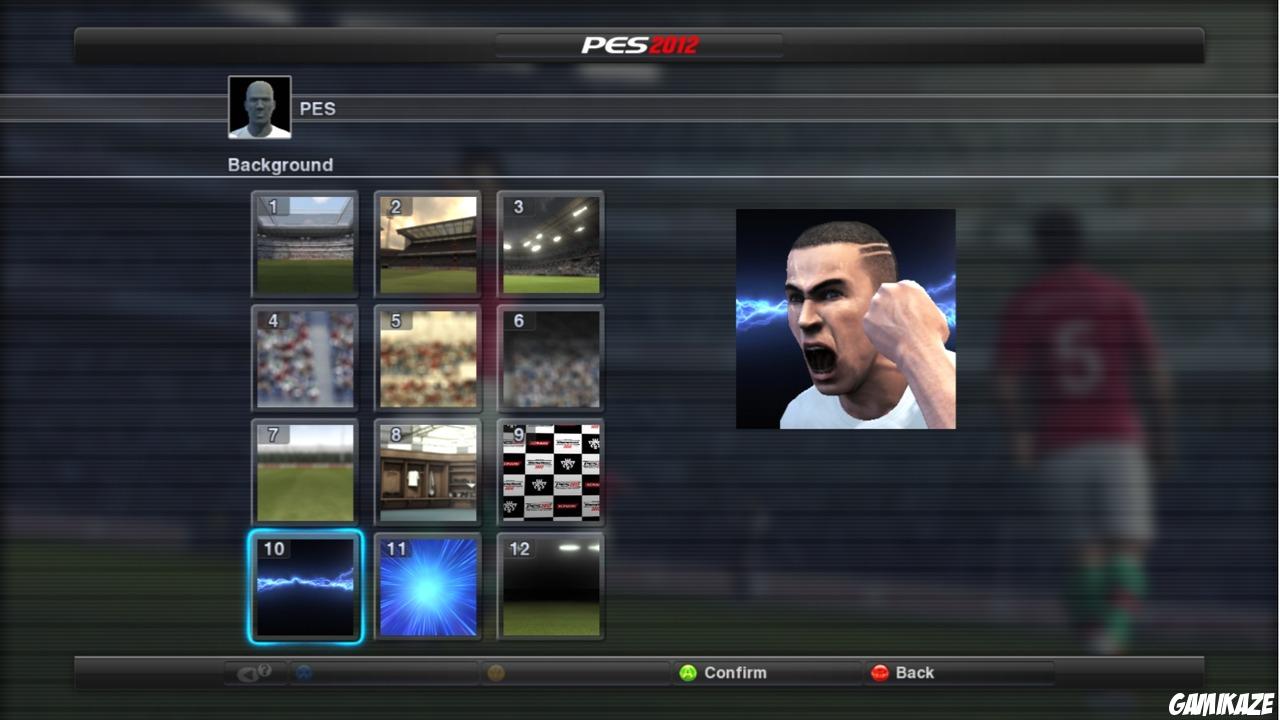Select stadium background thumbnail 1
This screenshot has height=720, width=1280.
tap(304, 245)
